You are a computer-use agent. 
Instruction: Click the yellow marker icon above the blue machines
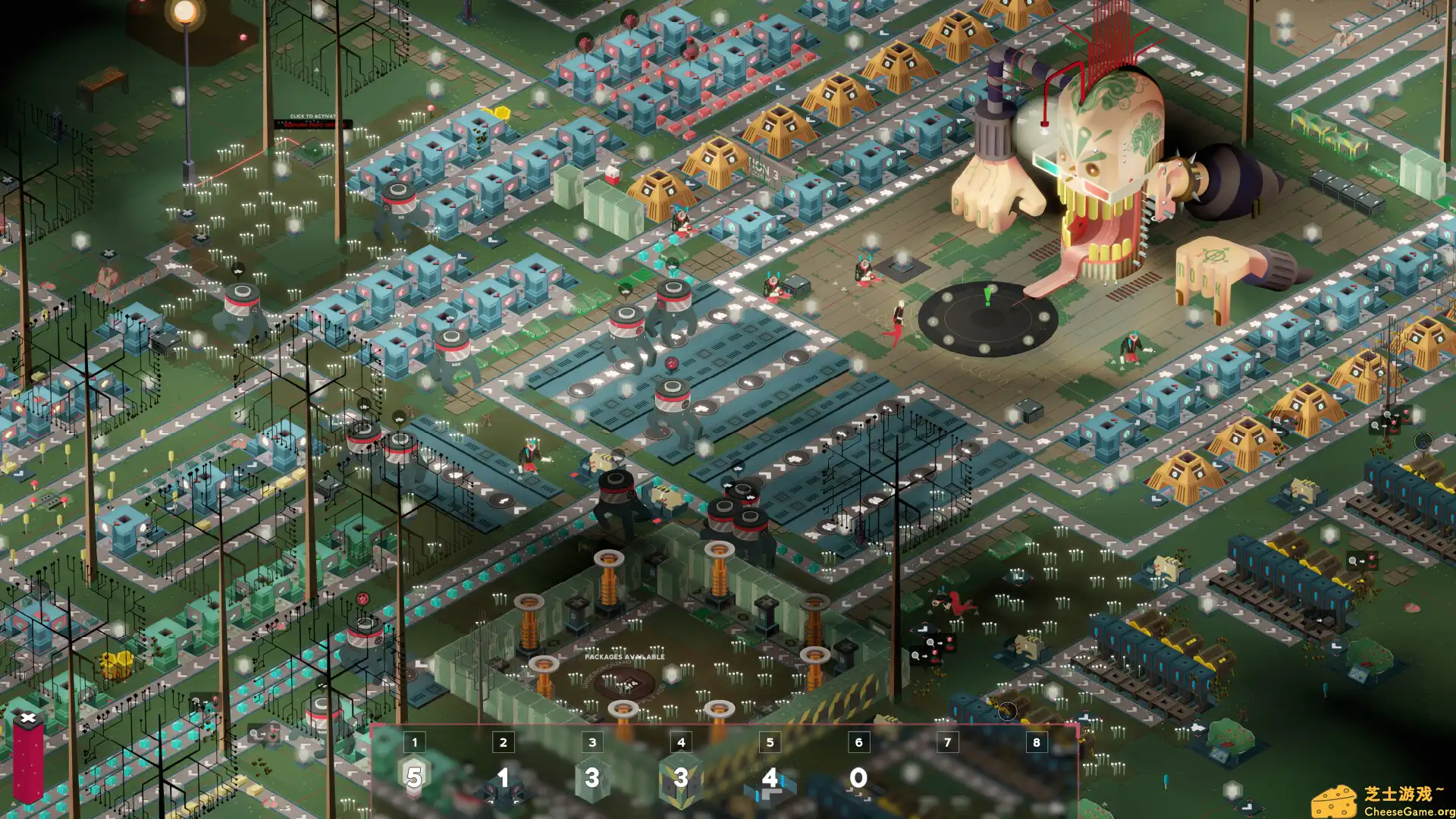[503, 113]
